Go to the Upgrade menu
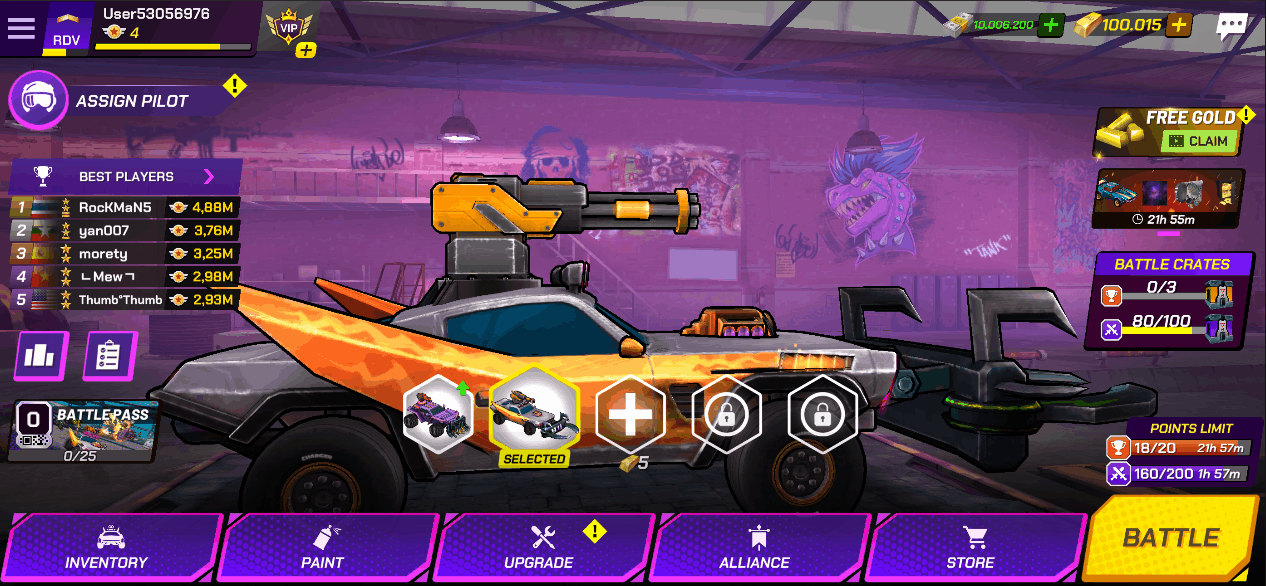 [541, 548]
